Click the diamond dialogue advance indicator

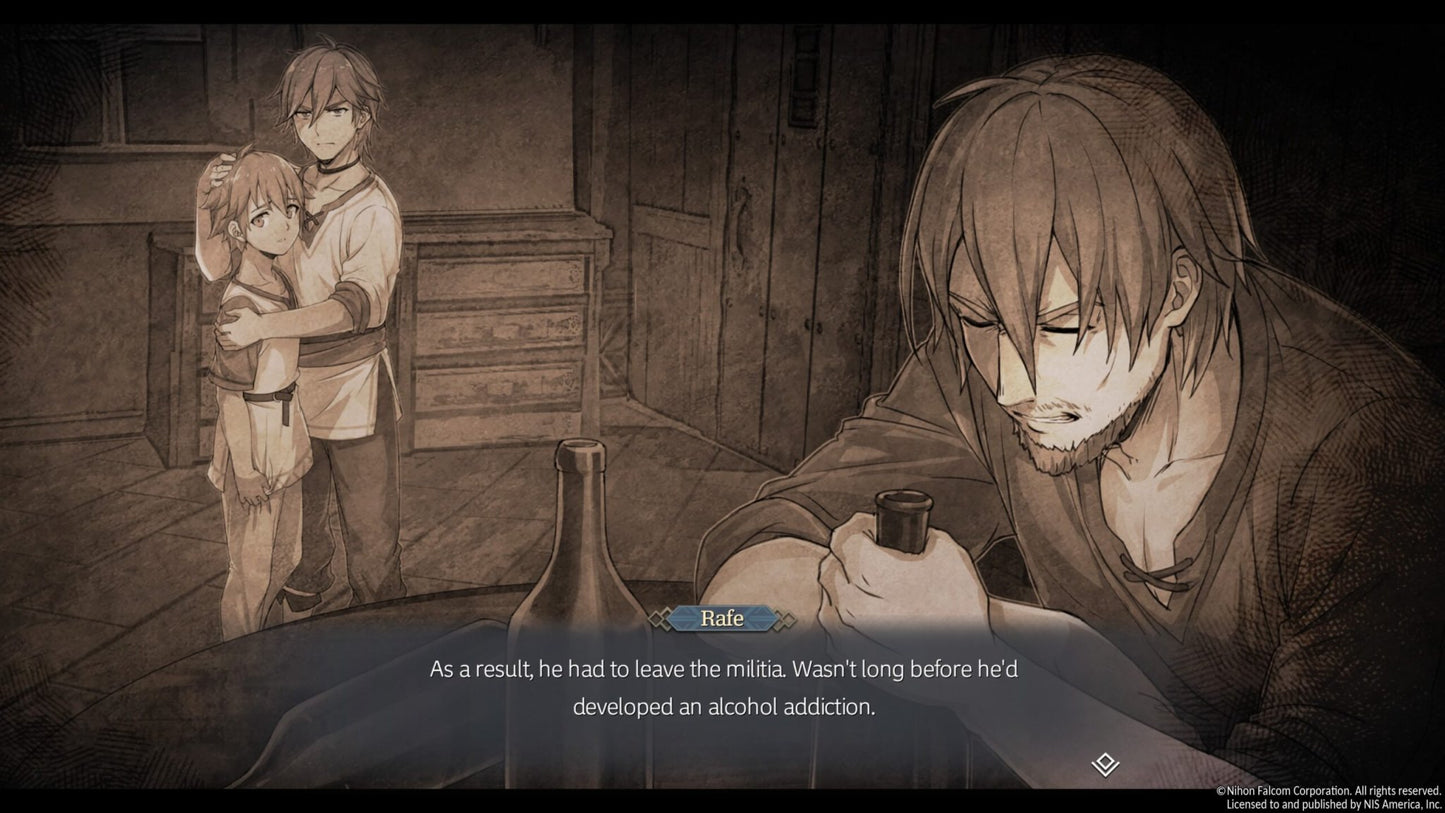[x=1104, y=765]
